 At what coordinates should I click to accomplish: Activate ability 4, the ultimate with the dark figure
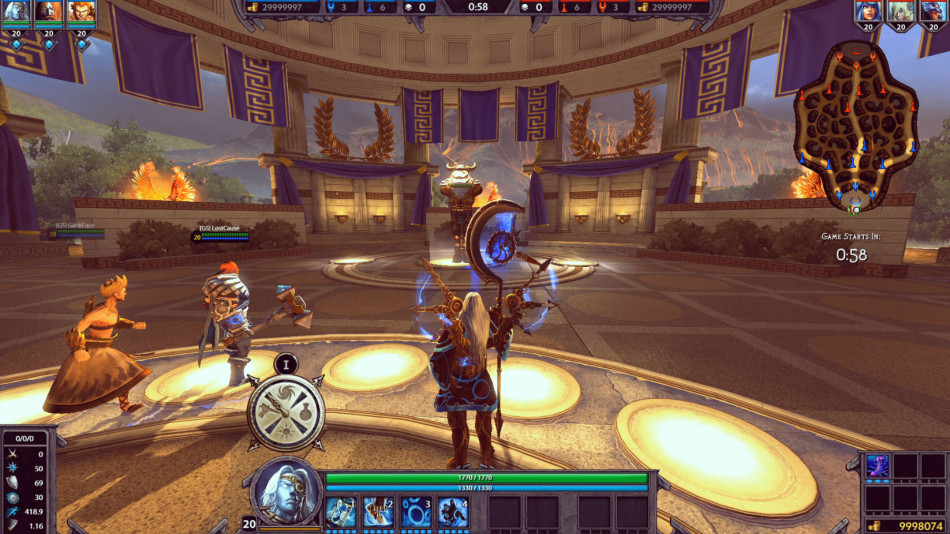[453, 511]
